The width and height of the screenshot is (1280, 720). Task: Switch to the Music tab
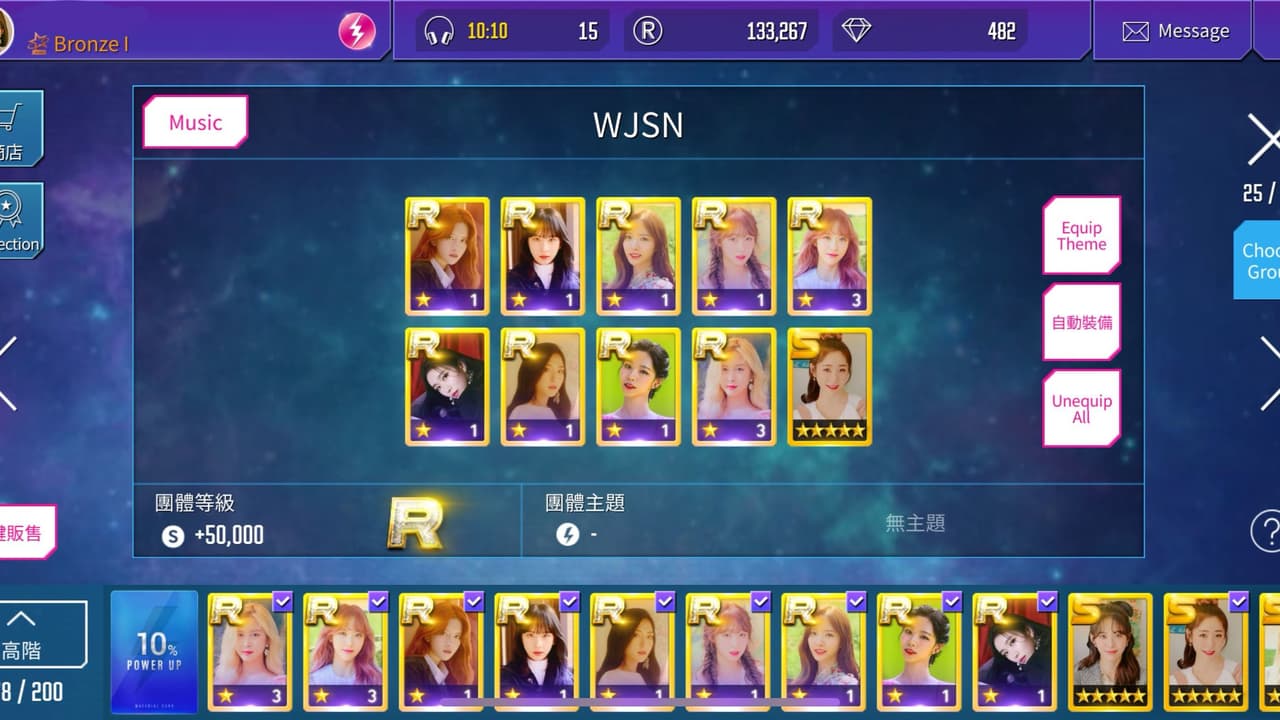194,122
